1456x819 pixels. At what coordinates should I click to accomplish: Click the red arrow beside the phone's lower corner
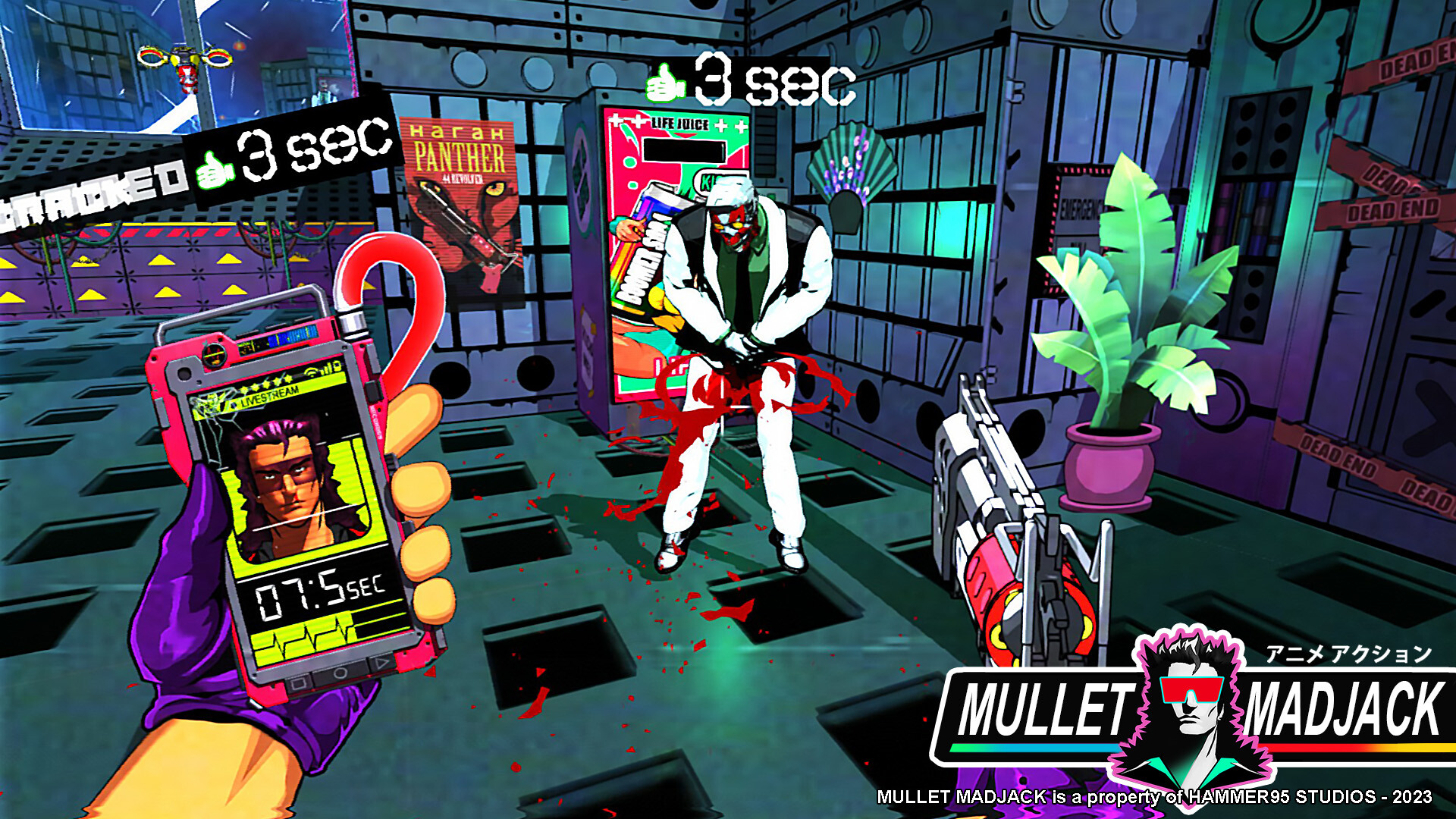point(429,672)
